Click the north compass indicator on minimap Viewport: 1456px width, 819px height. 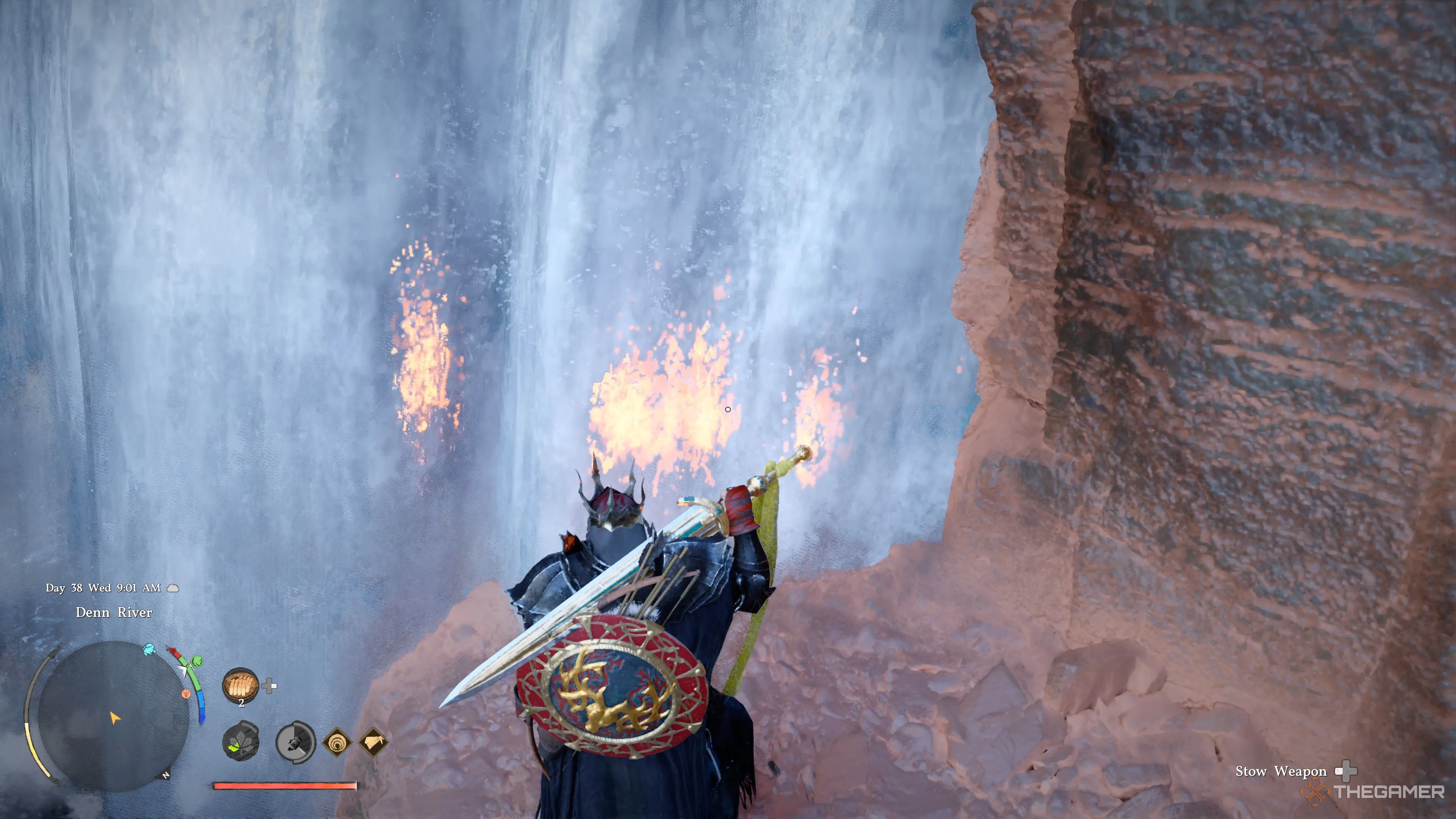pyautogui.click(x=166, y=775)
